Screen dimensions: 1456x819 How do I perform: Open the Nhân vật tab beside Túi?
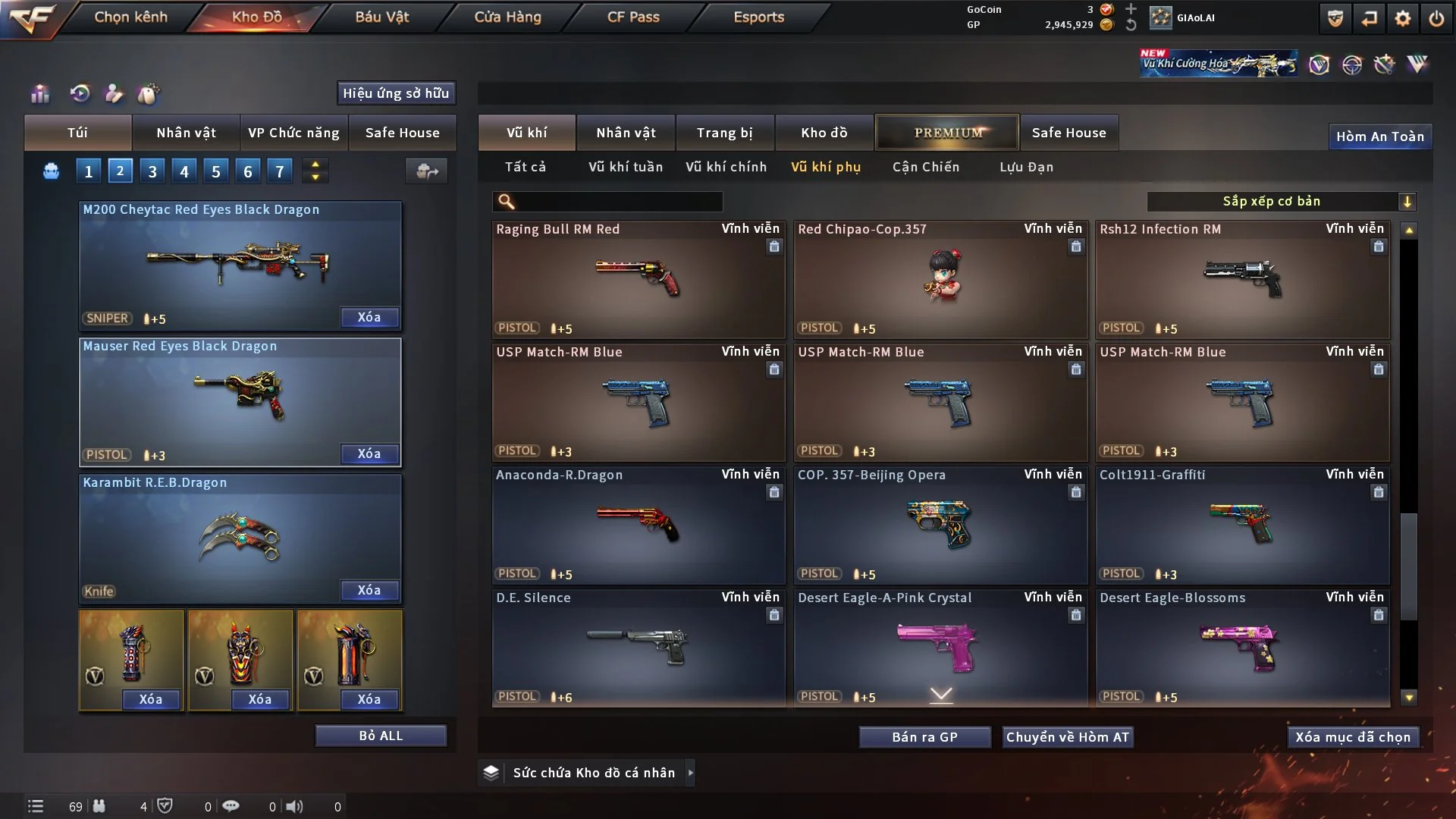(x=186, y=133)
